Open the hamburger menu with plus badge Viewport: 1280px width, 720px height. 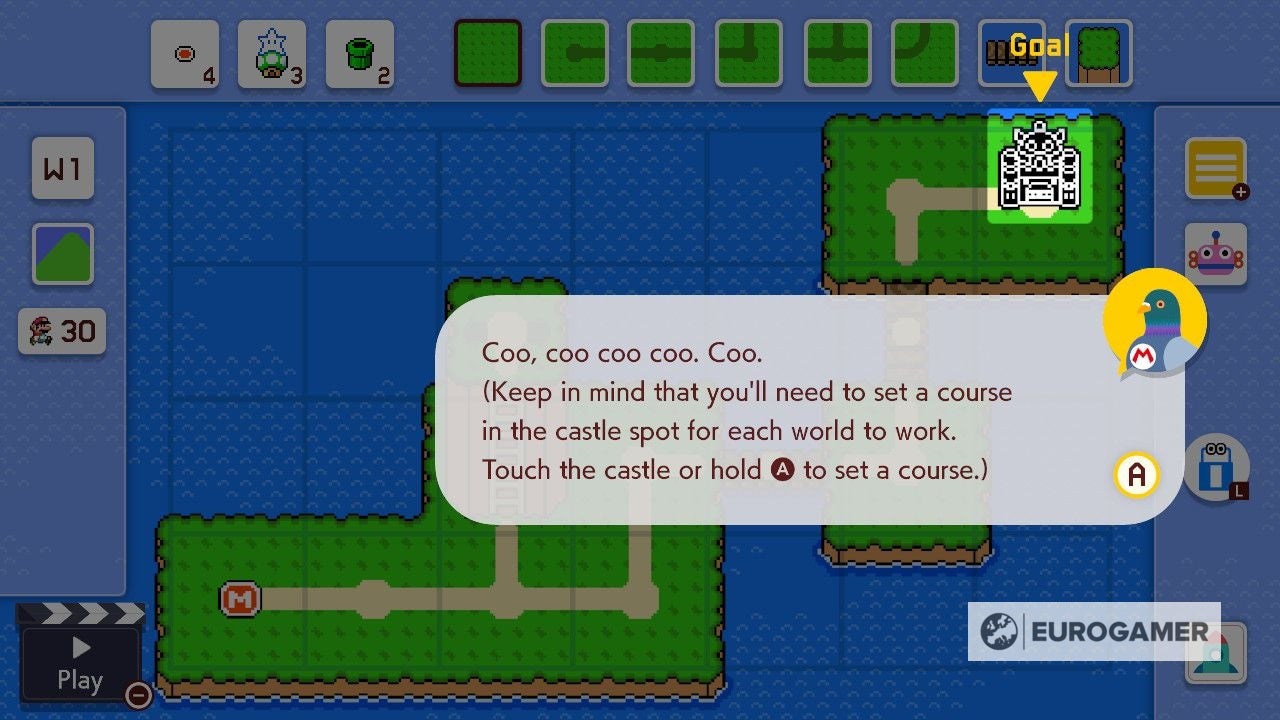1216,168
